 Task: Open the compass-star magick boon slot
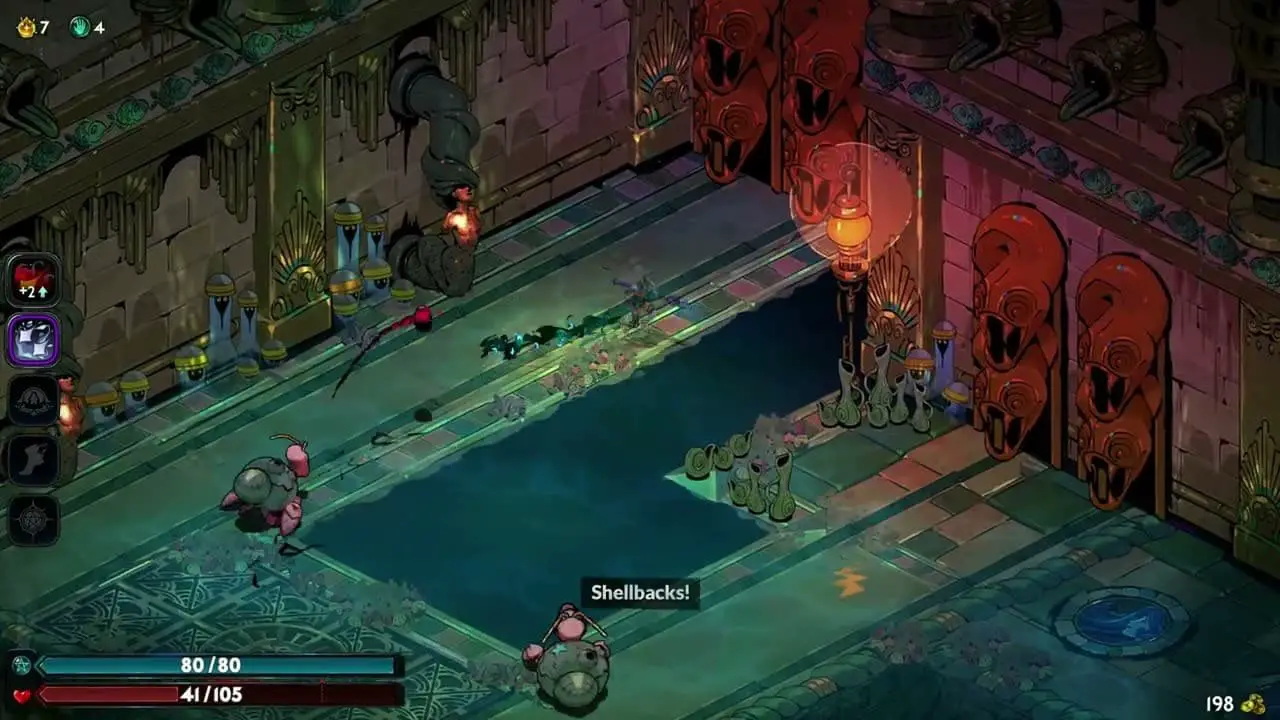point(34,520)
